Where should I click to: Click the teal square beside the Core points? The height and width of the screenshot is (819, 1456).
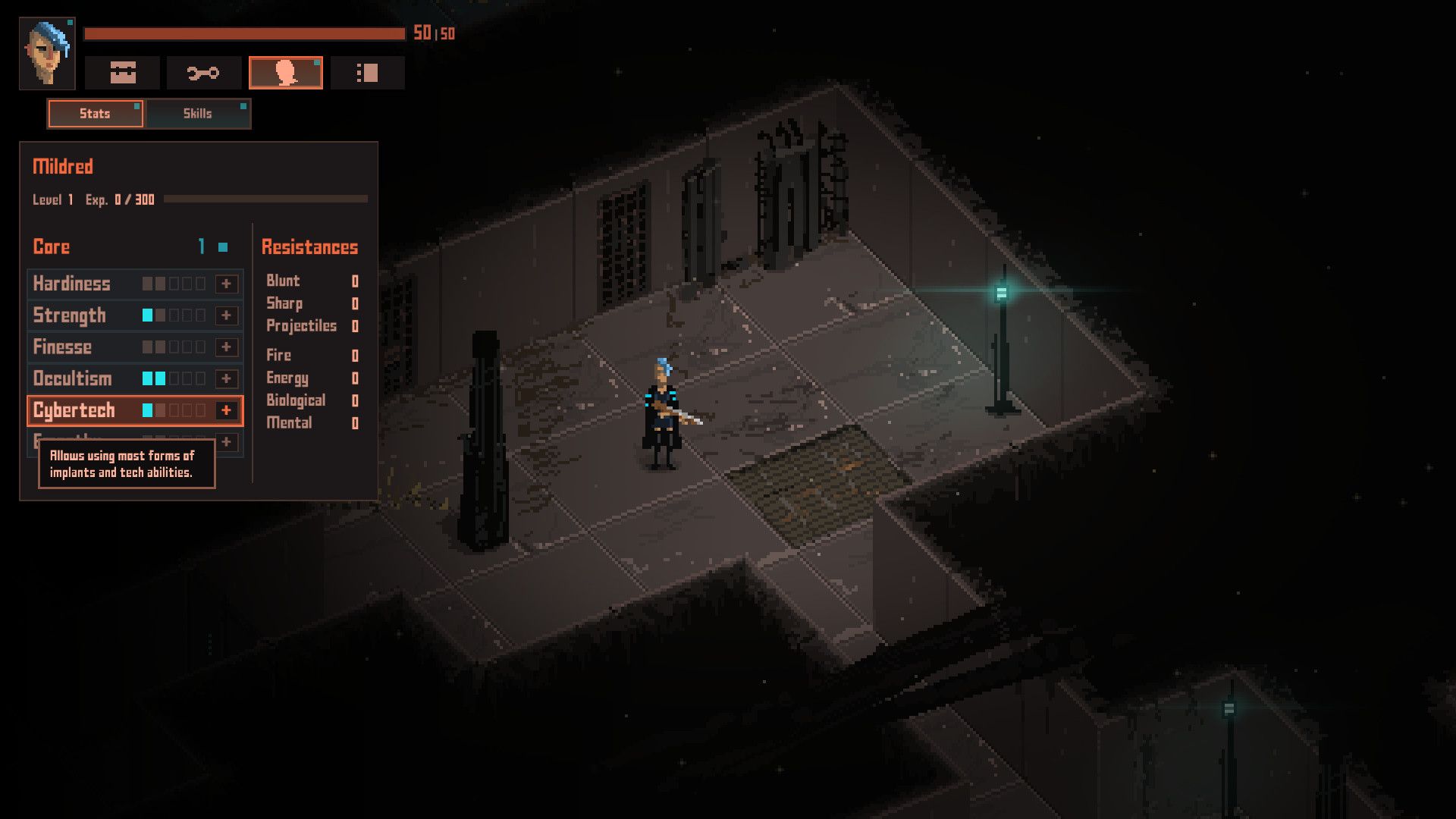click(222, 246)
